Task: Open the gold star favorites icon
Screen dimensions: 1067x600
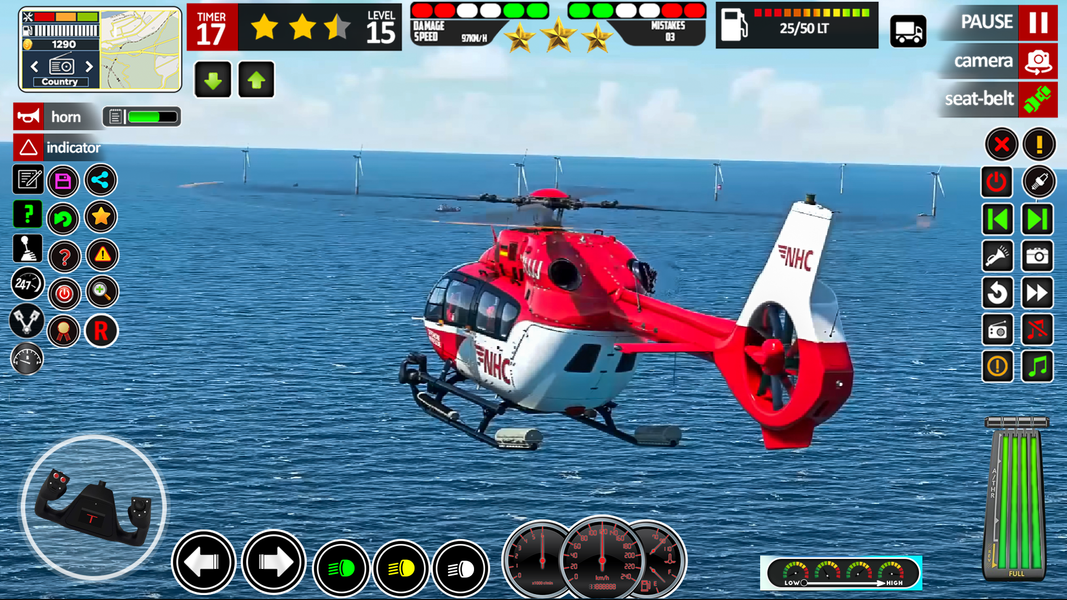Action: coord(100,216)
